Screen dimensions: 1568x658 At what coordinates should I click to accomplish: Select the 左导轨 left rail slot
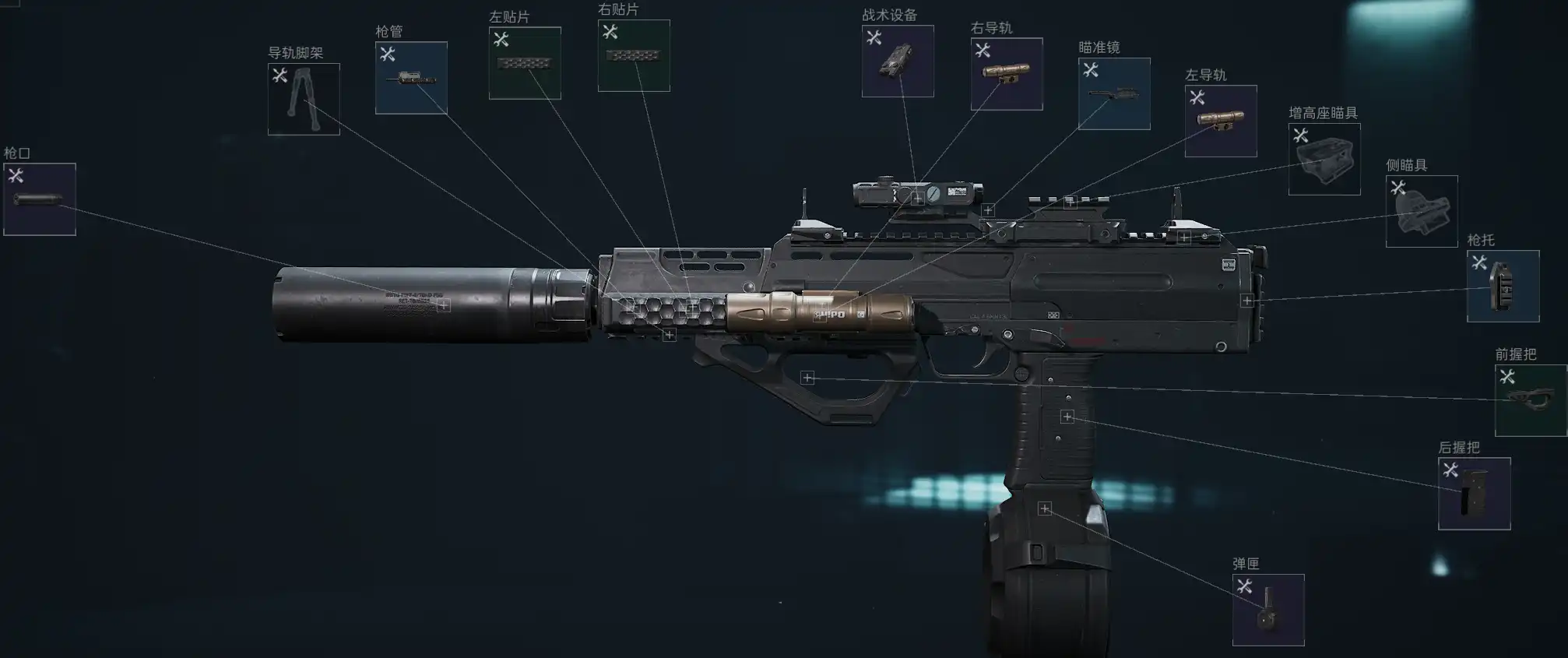[1221, 121]
